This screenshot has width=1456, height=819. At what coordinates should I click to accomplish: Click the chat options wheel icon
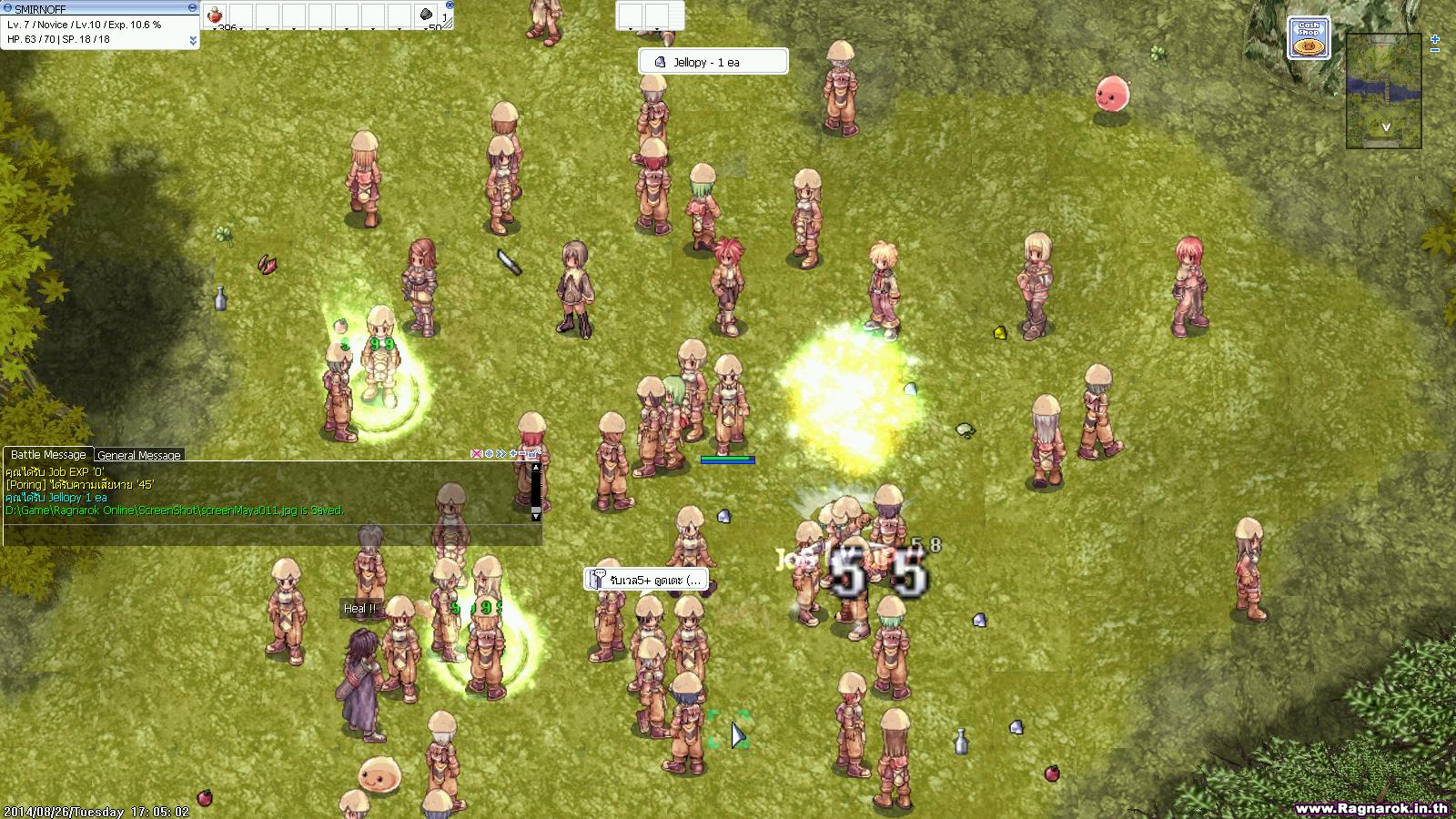[x=489, y=452]
